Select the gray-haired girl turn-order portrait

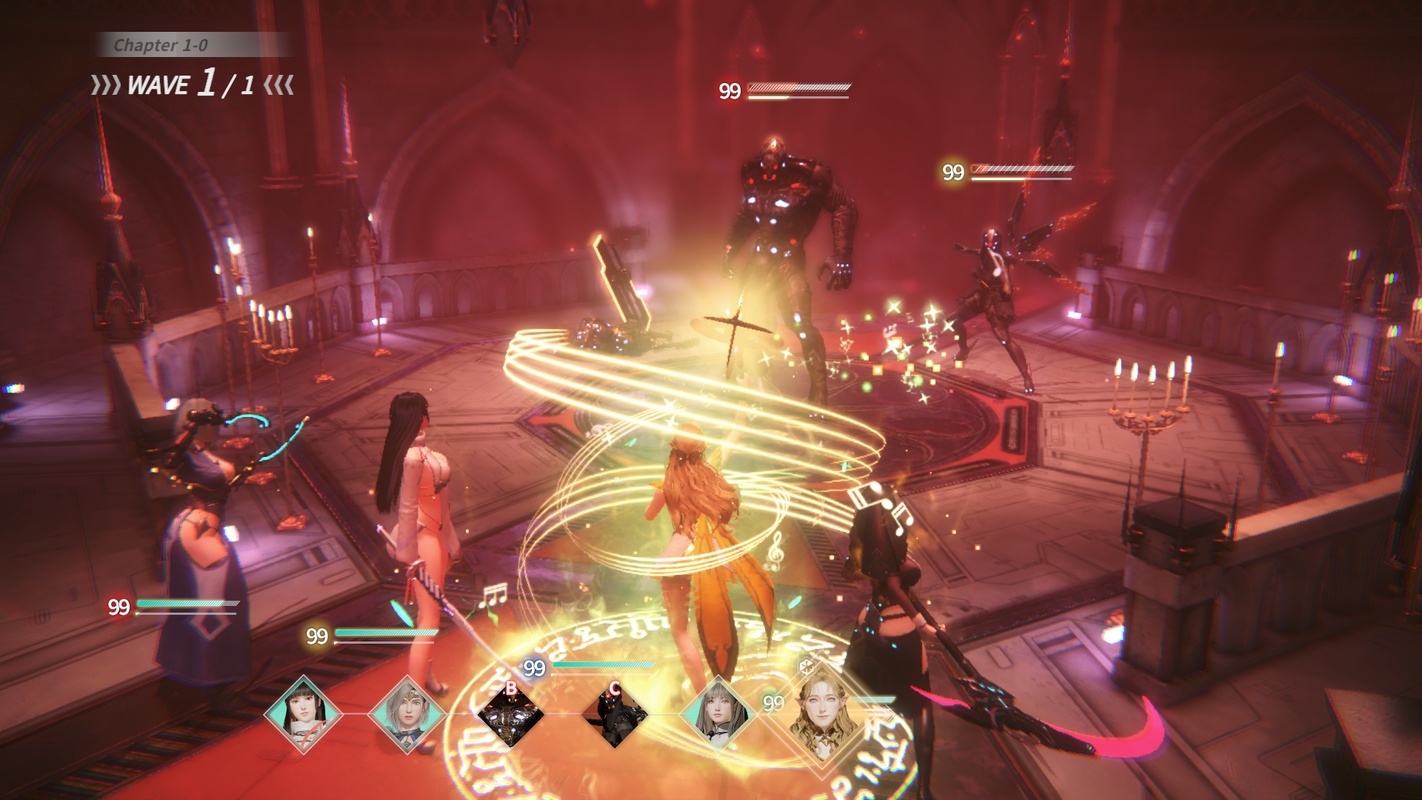(x=717, y=714)
